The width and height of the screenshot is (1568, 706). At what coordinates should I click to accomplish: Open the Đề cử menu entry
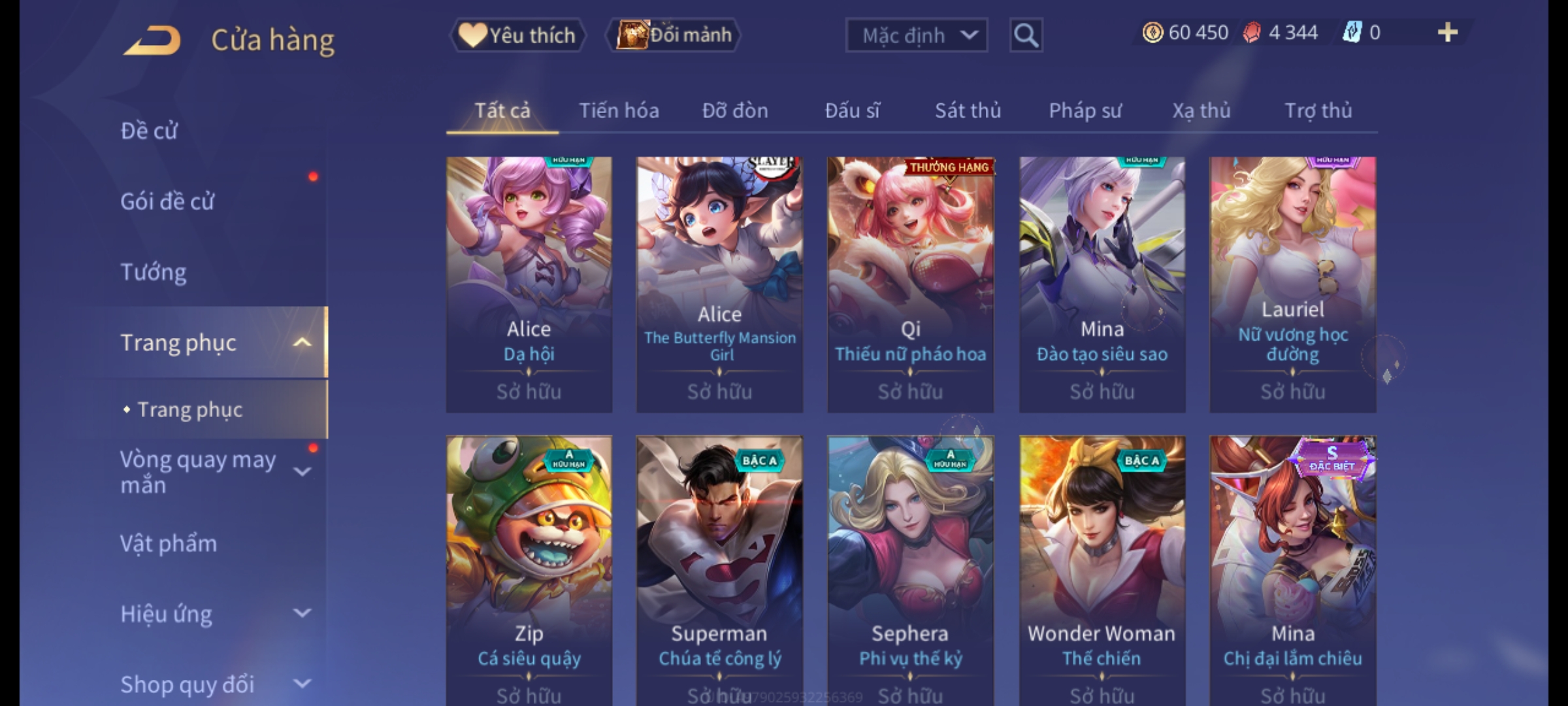tap(149, 131)
